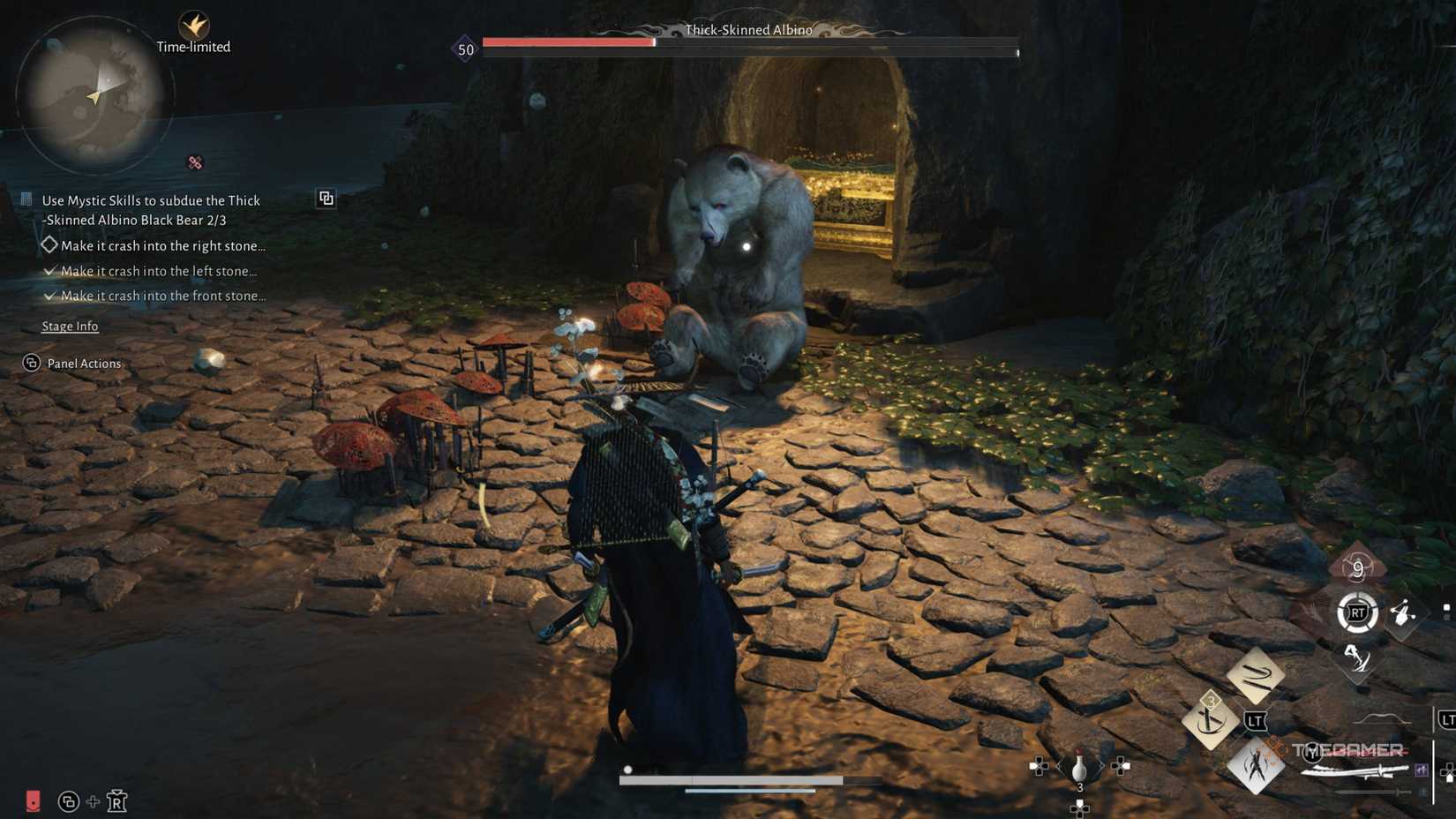Expand the quest panel via the overlap icon
The height and width of the screenshot is (819, 1456).
coord(326,198)
